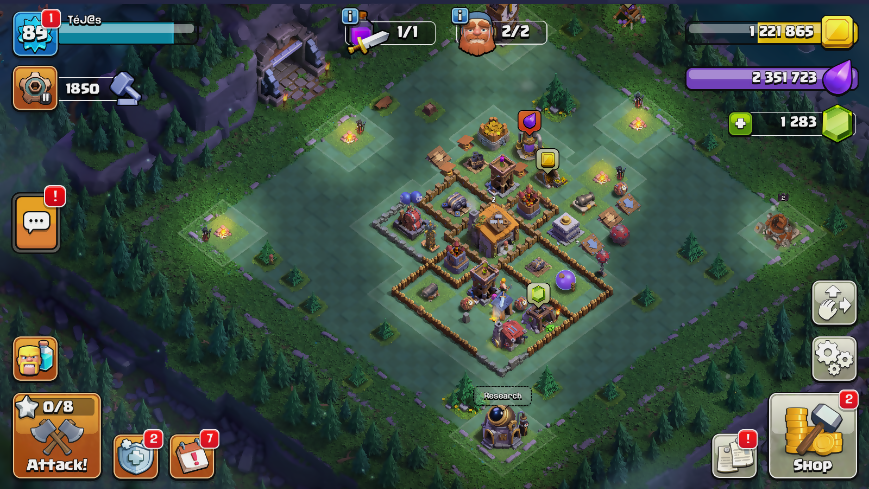
Task: Open the shield with plus icon
Action: 135,456
